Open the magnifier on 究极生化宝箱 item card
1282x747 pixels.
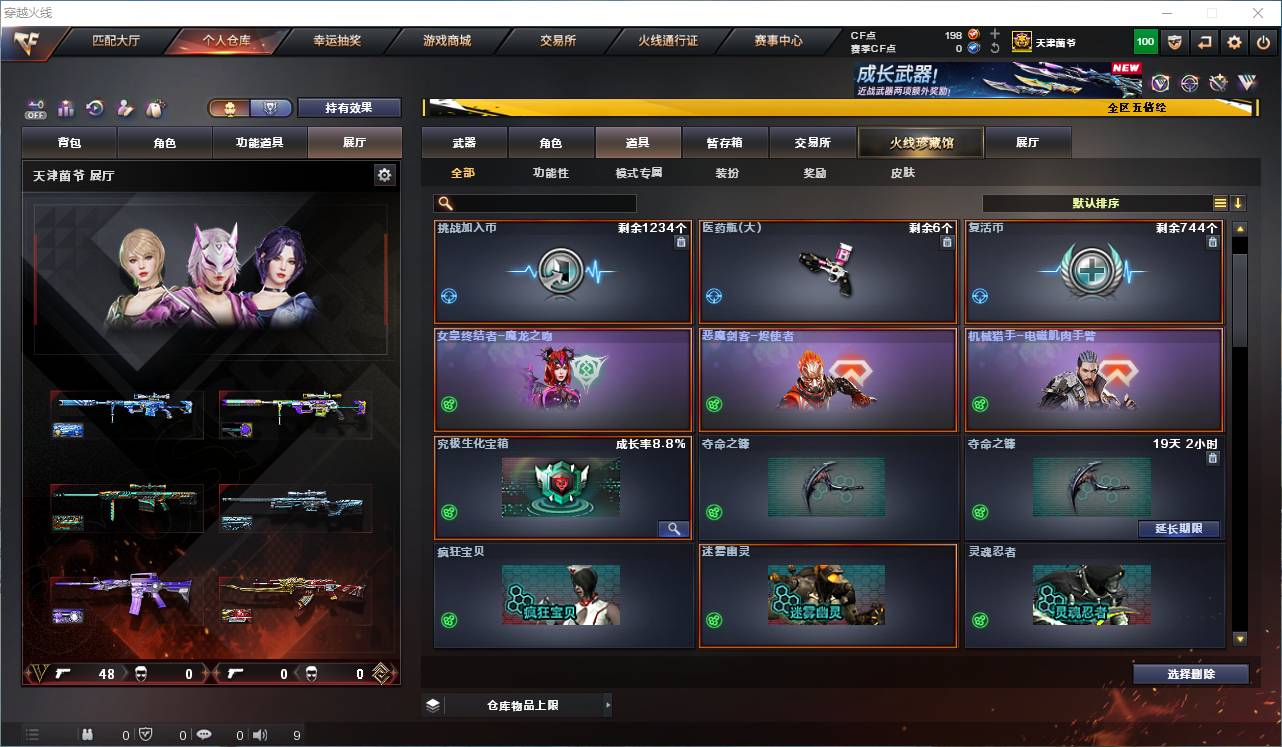[x=675, y=528]
